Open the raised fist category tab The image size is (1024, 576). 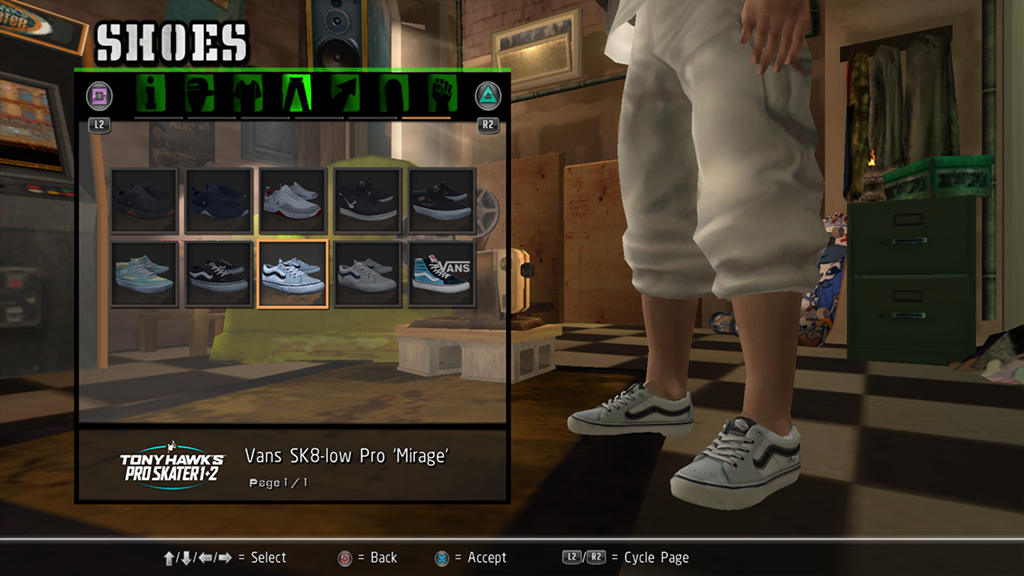click(x=440, y=94)
